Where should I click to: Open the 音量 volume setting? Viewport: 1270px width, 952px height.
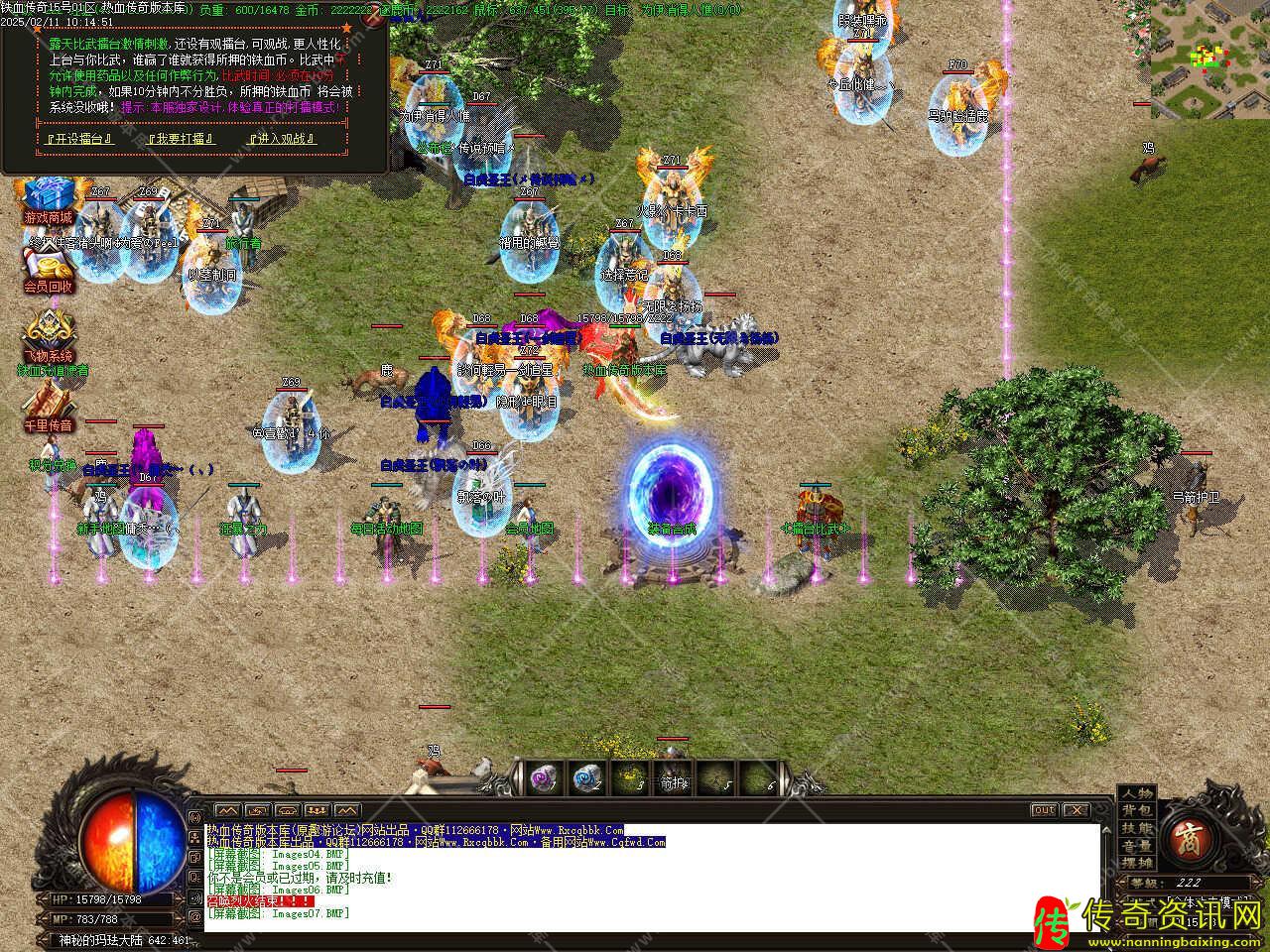click(1136, 846)
